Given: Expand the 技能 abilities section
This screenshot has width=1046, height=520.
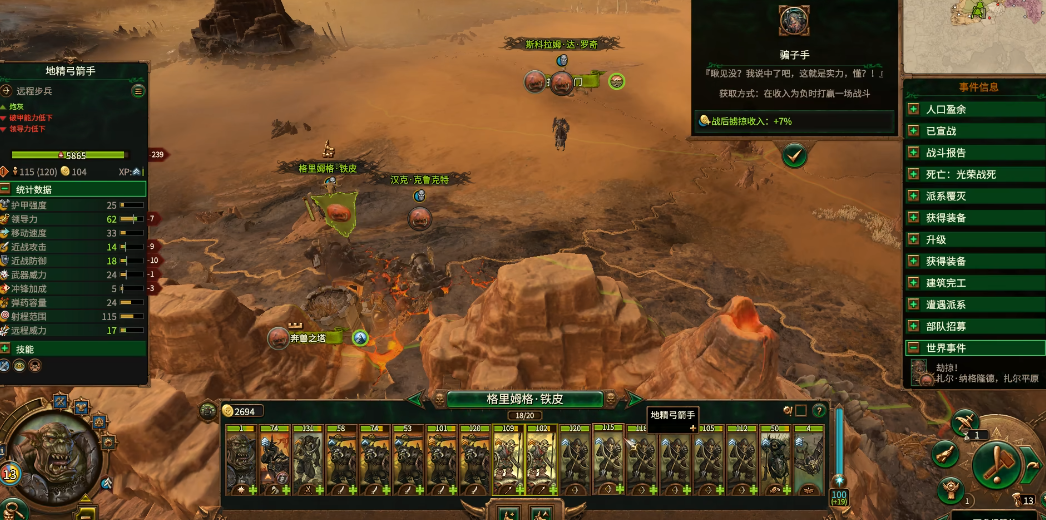Looking at the screenshot, I should click(7, 349).
